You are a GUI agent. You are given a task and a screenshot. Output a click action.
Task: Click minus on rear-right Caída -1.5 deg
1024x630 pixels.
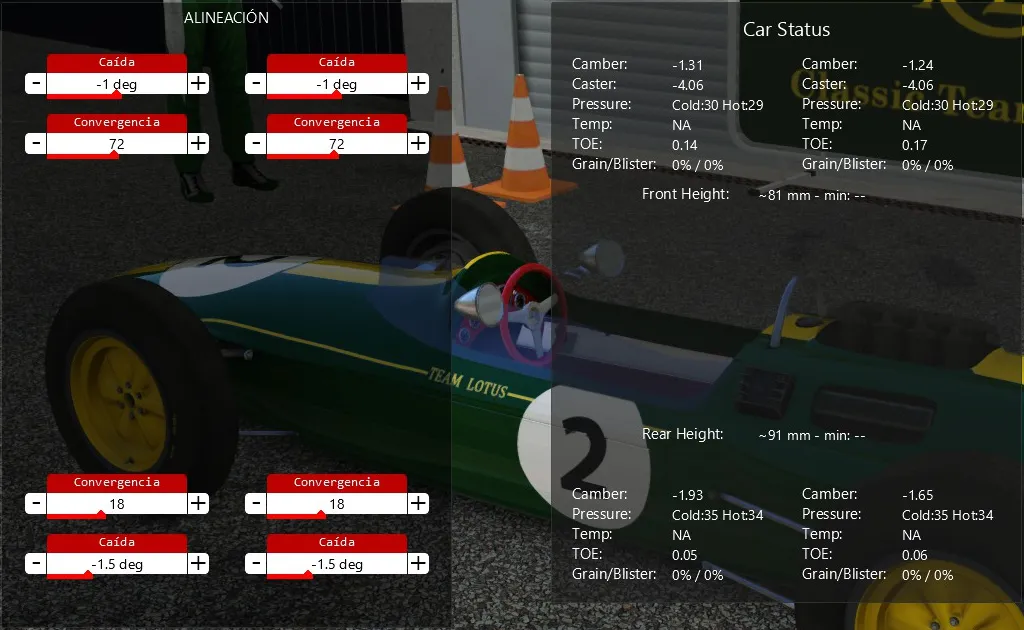coord(256,564)
